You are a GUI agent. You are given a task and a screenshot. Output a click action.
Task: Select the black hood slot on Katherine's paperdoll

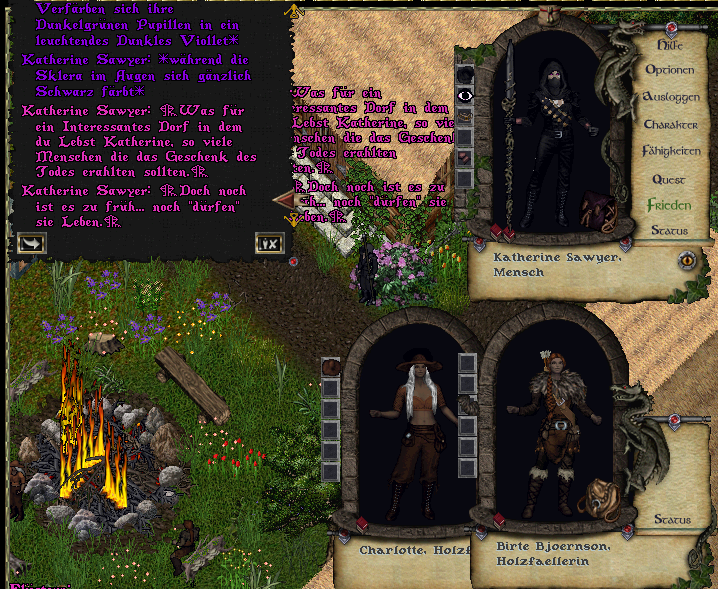click(465, 74)
